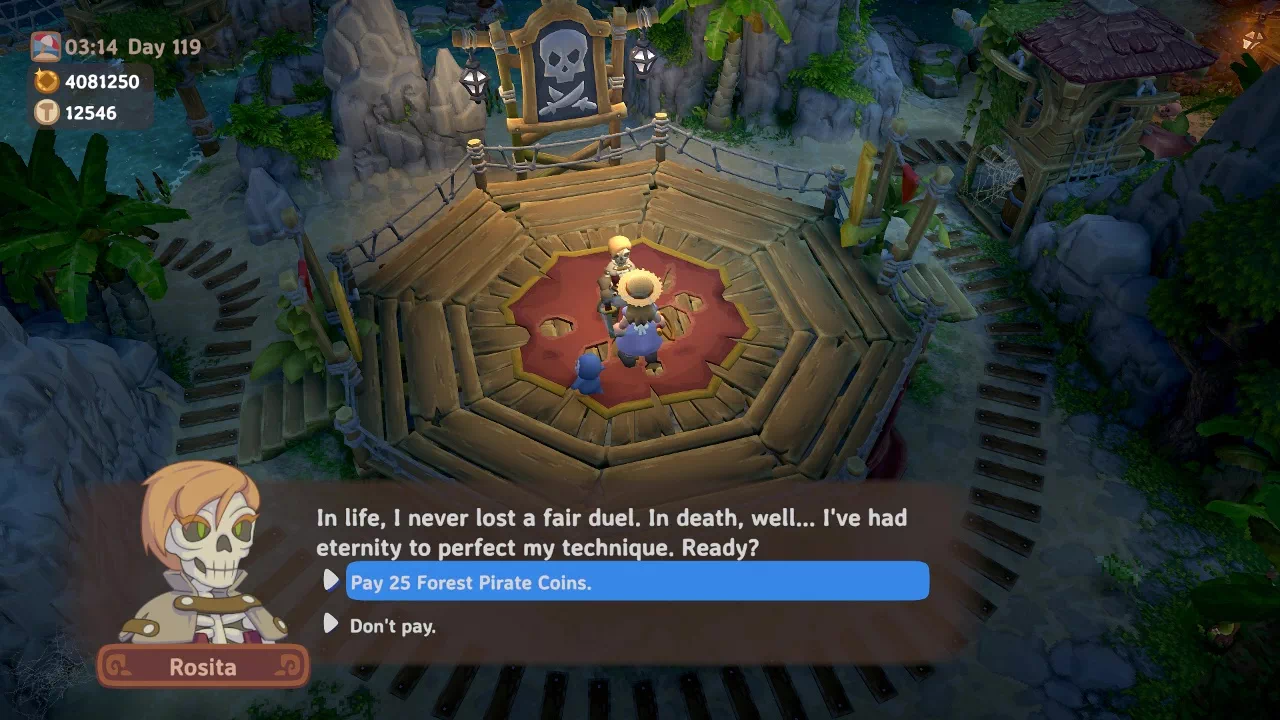Select the highlighted Pay dialogue choice

click(x=636, y=581)
